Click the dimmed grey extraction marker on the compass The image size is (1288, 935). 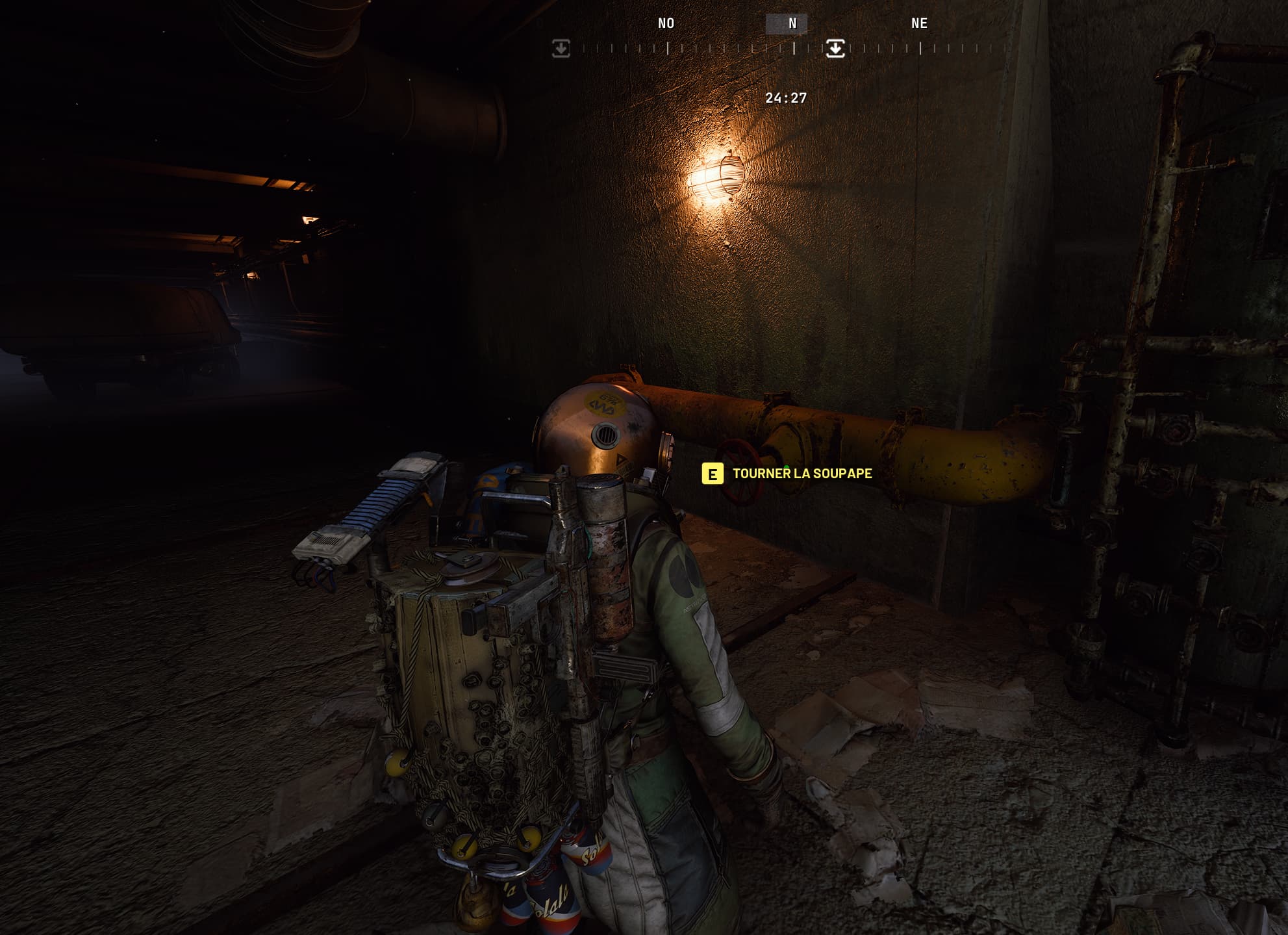[561, 48]
